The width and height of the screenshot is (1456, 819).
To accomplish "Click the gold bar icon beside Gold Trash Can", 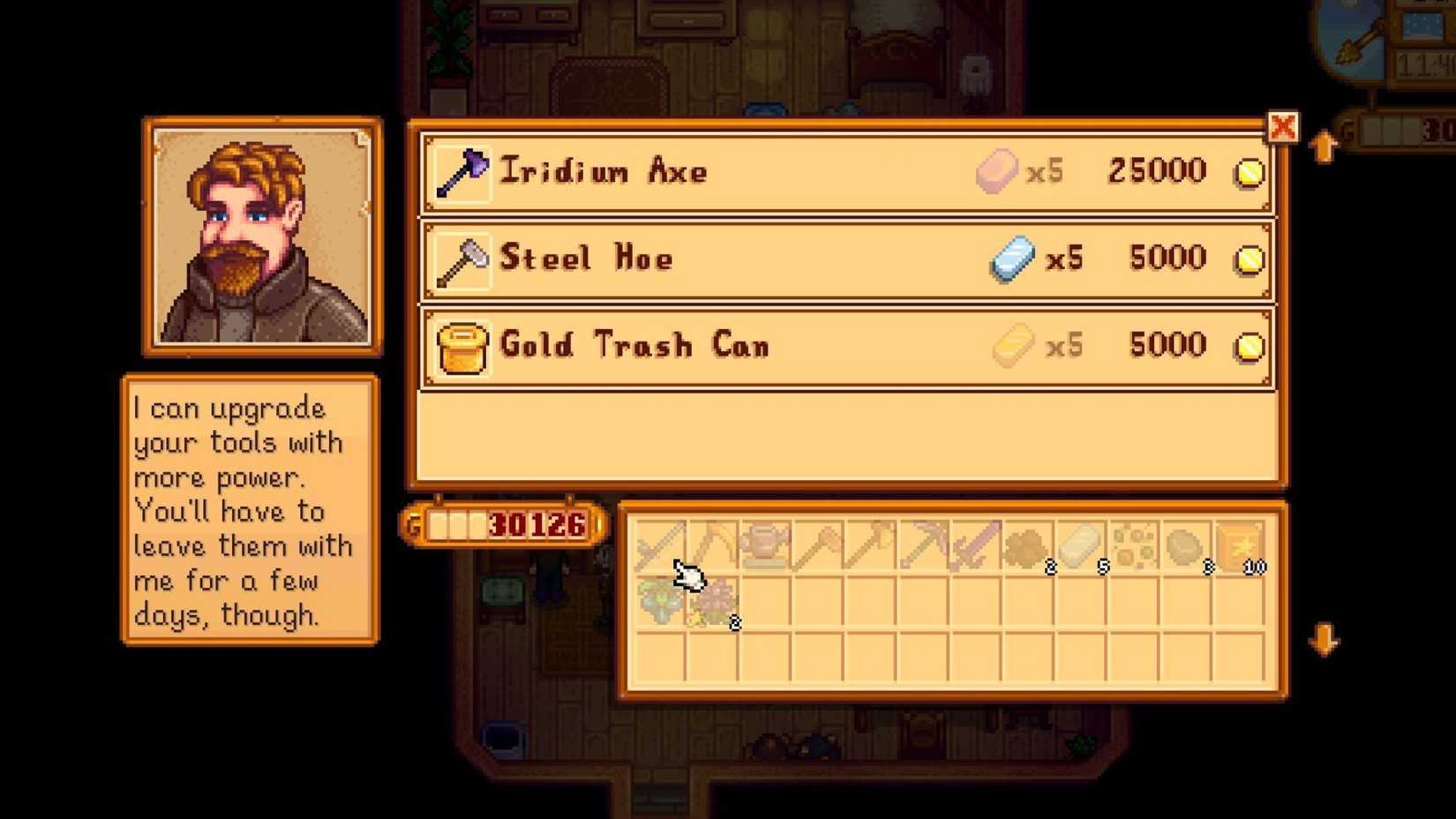I will click(x=1015, y=345).
